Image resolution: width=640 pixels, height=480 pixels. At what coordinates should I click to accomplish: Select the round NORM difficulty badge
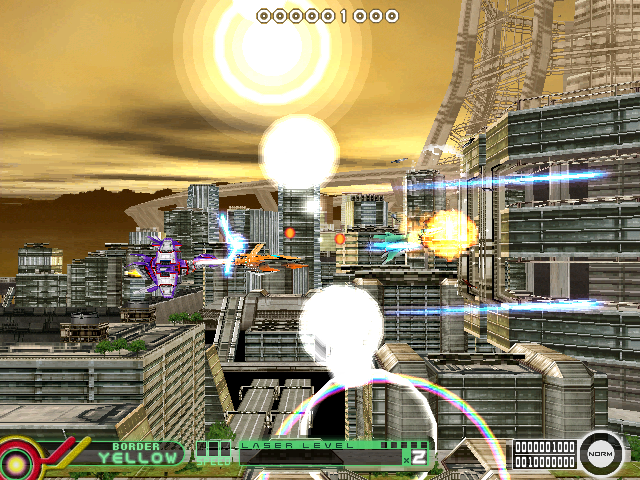click(602, 454)
